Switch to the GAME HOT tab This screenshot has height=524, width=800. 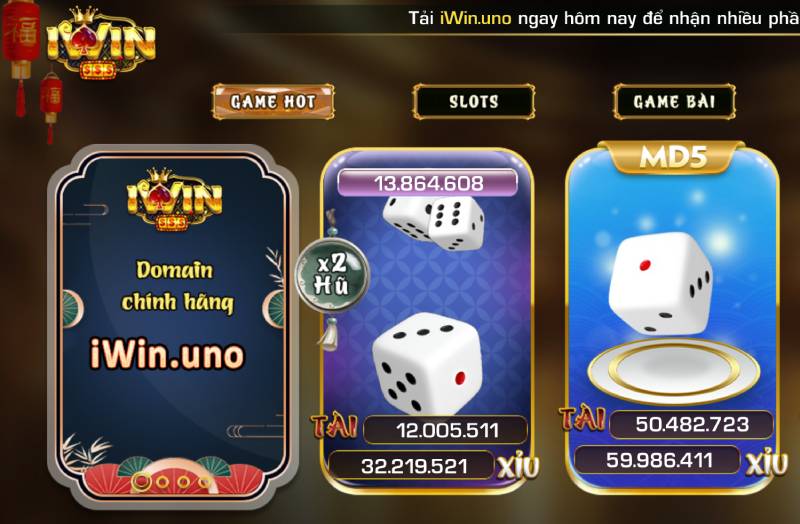272,101
